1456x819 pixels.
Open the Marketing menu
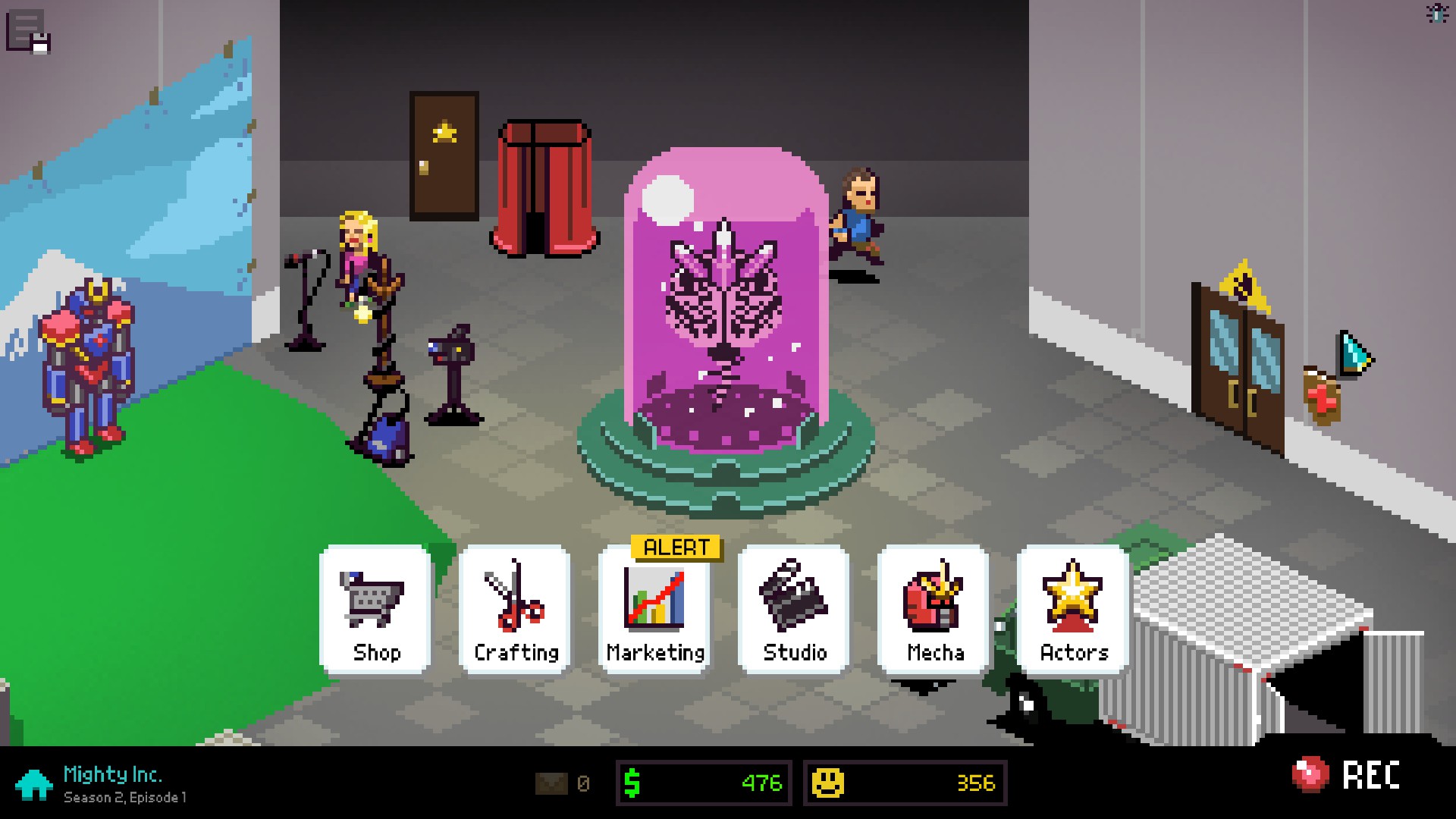(654, 609)
